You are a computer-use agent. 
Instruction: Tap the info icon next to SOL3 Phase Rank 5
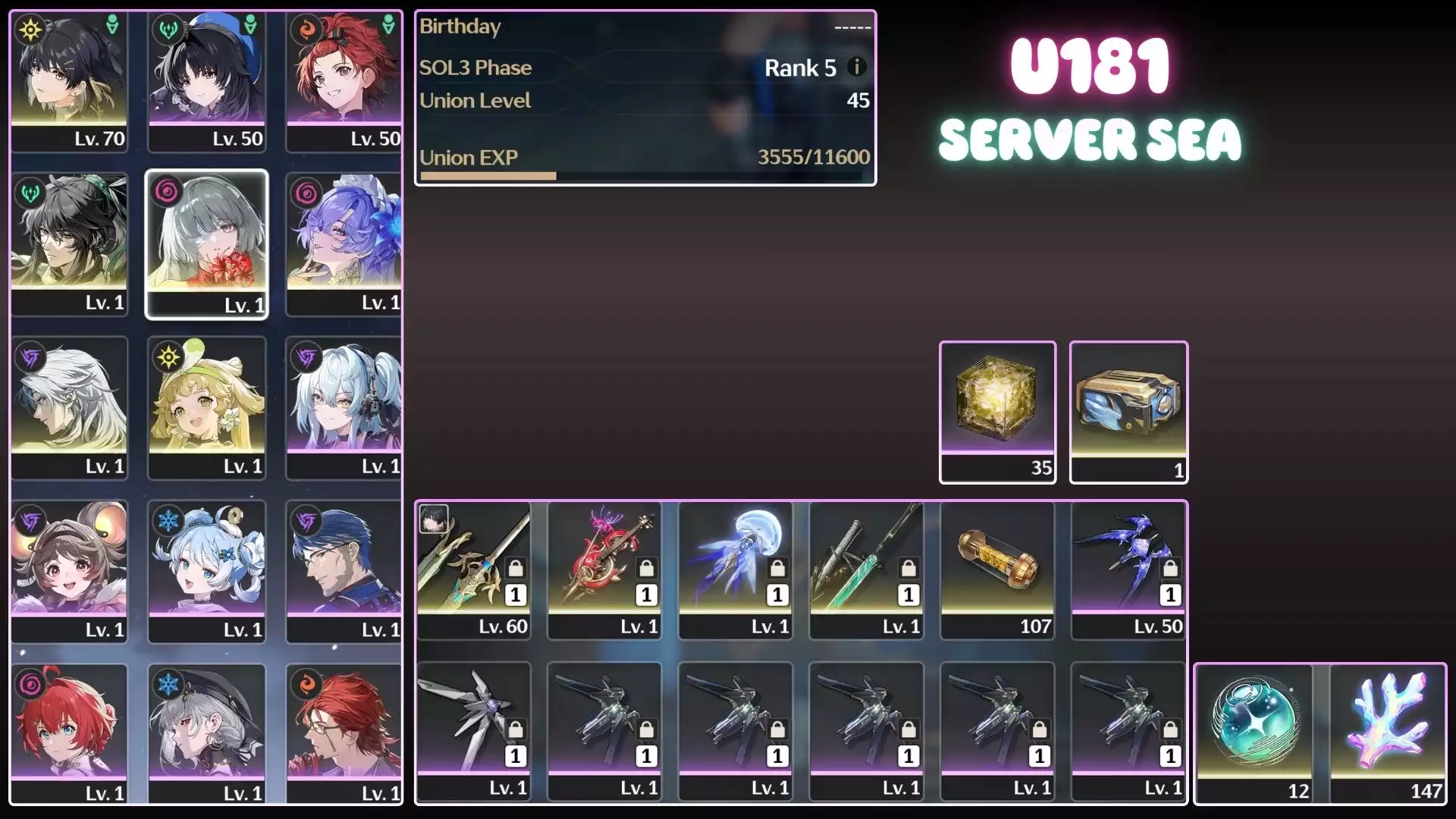pyautogui.click(x=858, y=67)
